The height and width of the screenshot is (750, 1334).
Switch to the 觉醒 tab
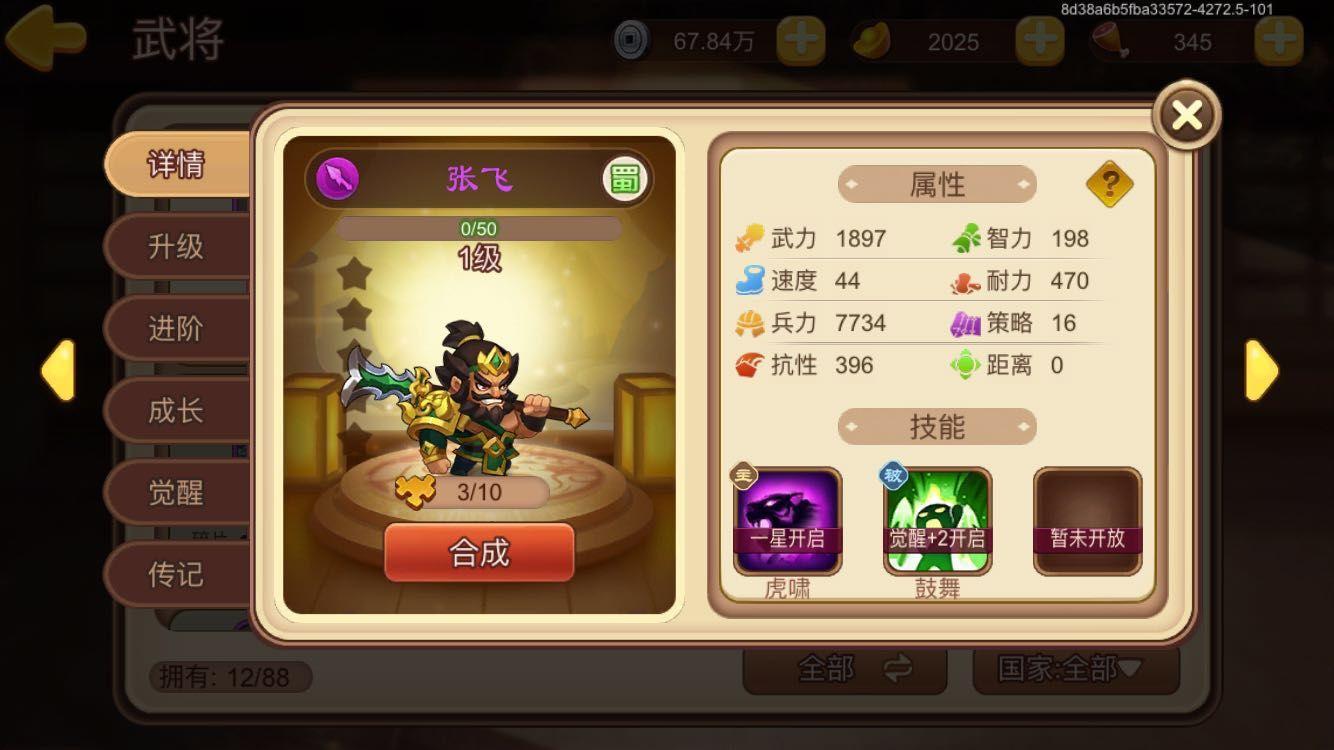tap(174, 492)
